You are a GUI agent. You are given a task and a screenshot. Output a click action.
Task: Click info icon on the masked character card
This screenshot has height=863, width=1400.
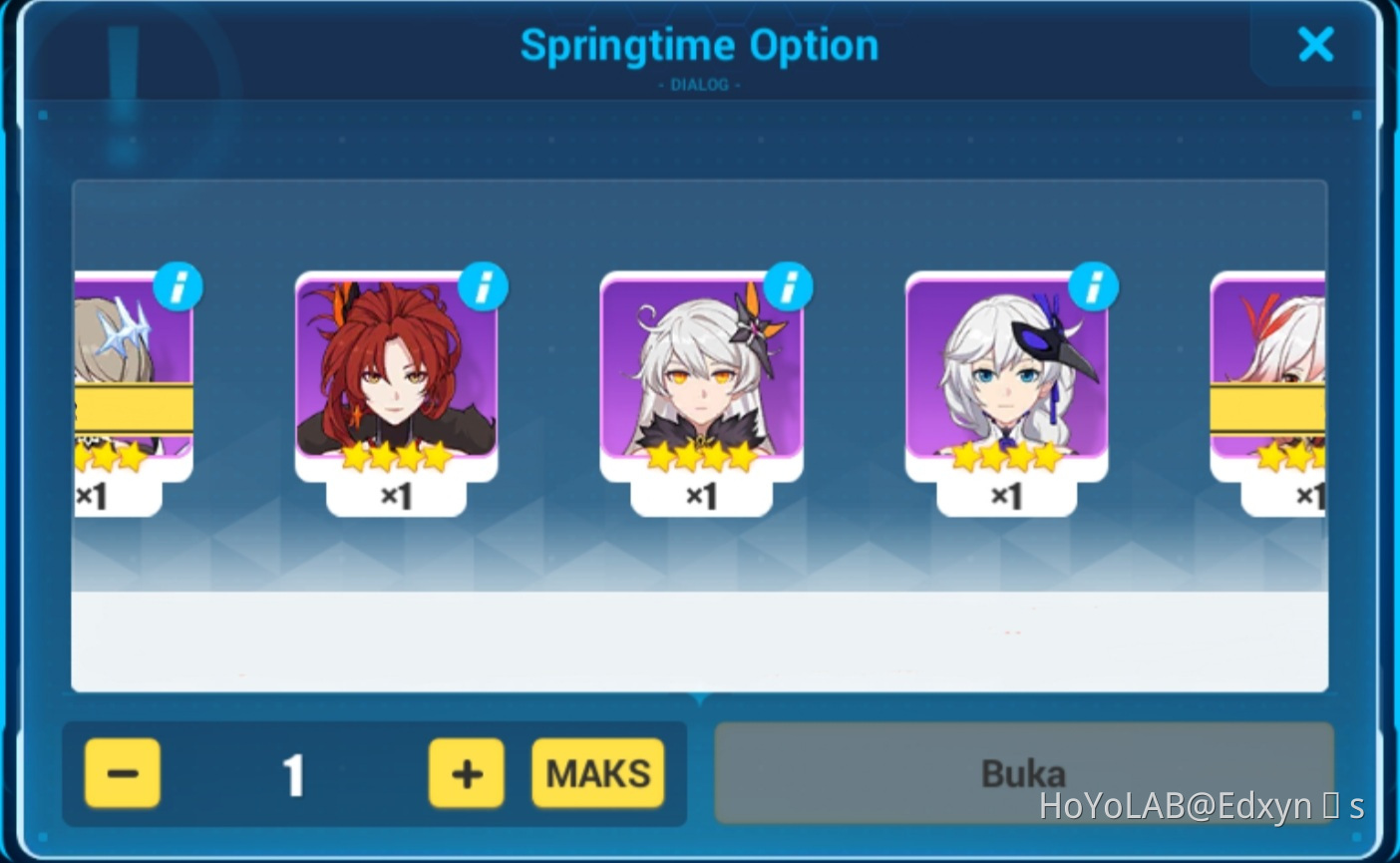[x=1093, y=285]
